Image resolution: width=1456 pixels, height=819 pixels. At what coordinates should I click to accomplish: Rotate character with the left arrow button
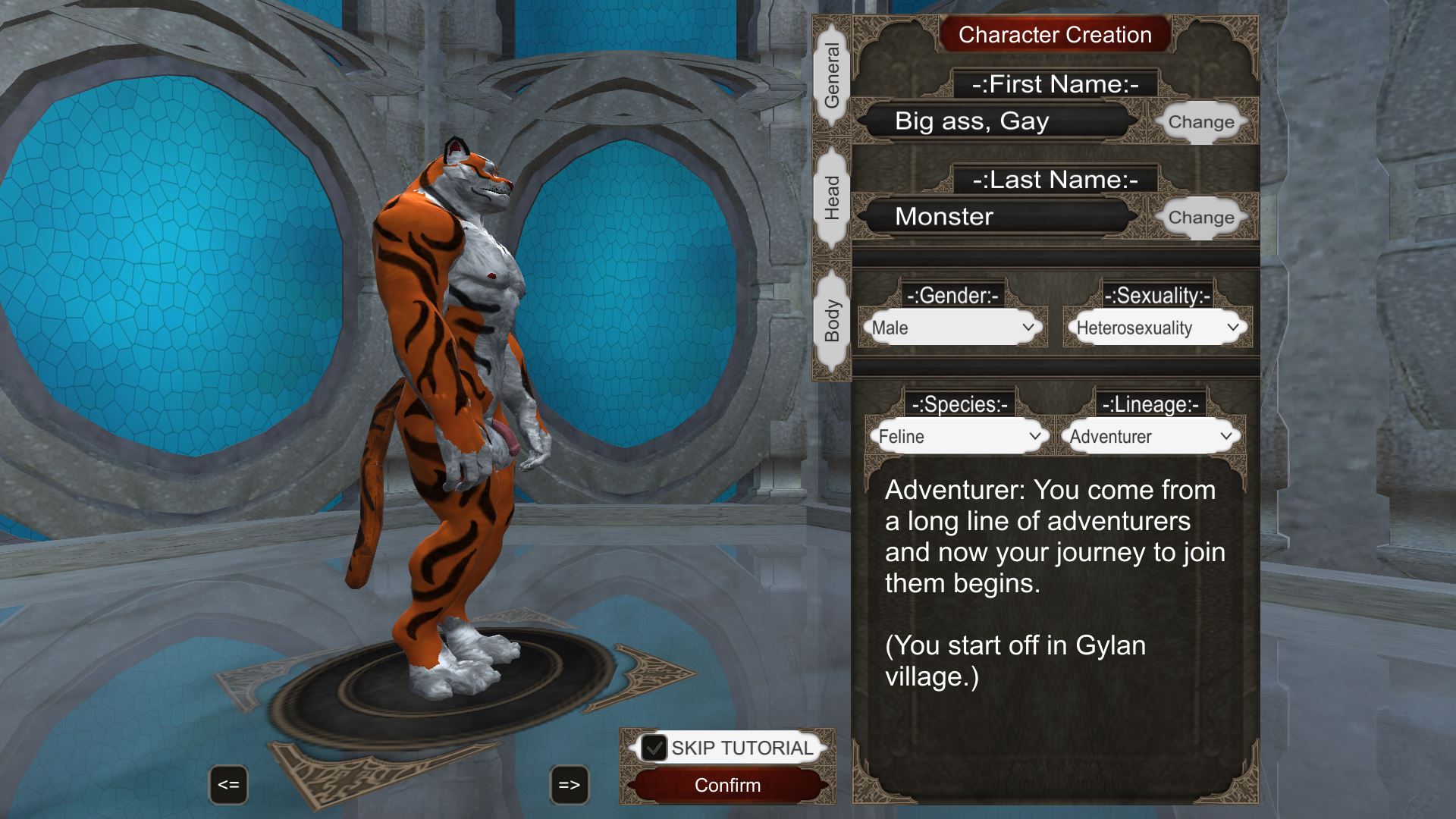[x=228, y=785]
